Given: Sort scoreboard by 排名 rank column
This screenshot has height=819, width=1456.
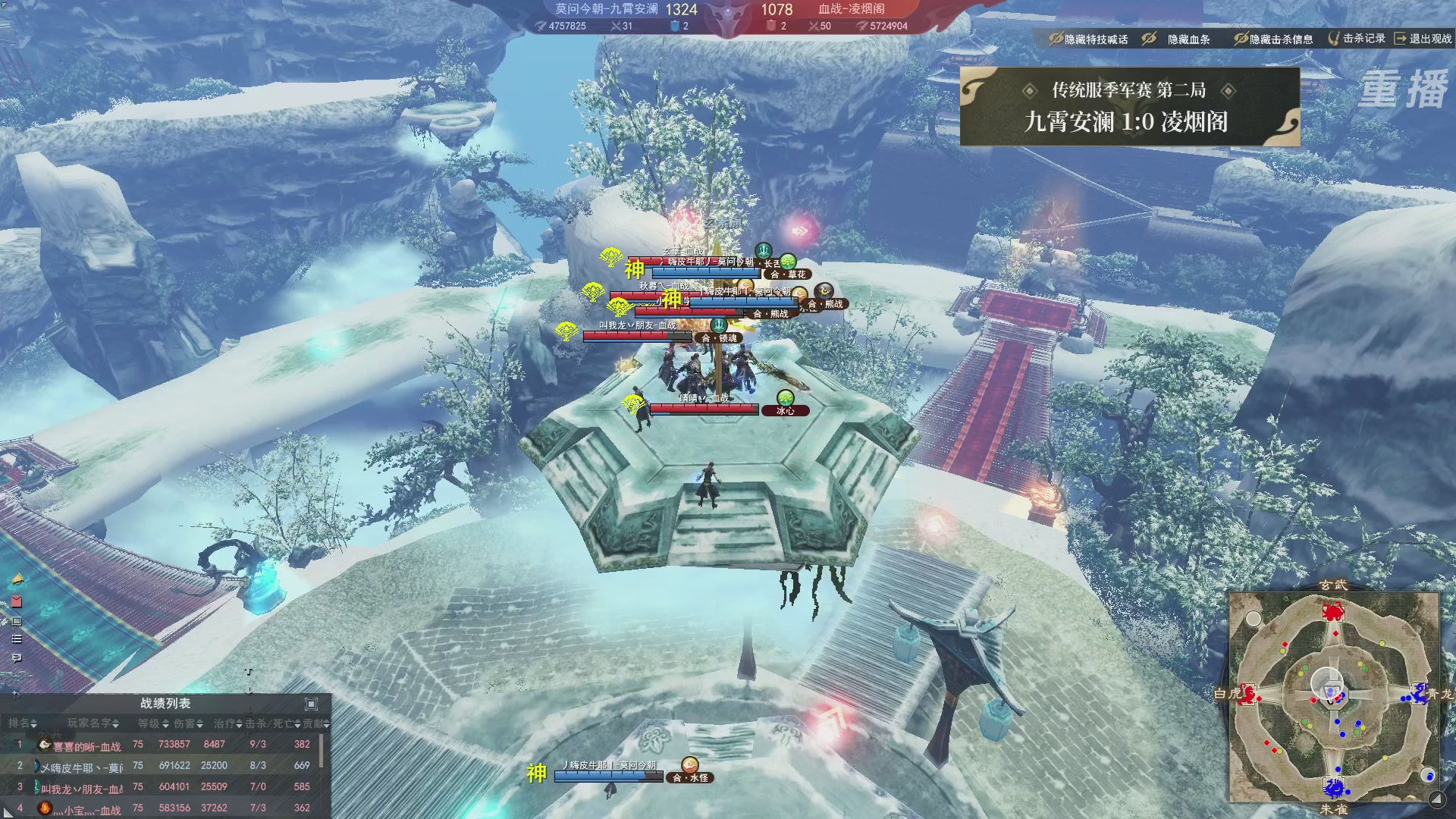Looking at the screenshot, I should click(x=22, y=723).
